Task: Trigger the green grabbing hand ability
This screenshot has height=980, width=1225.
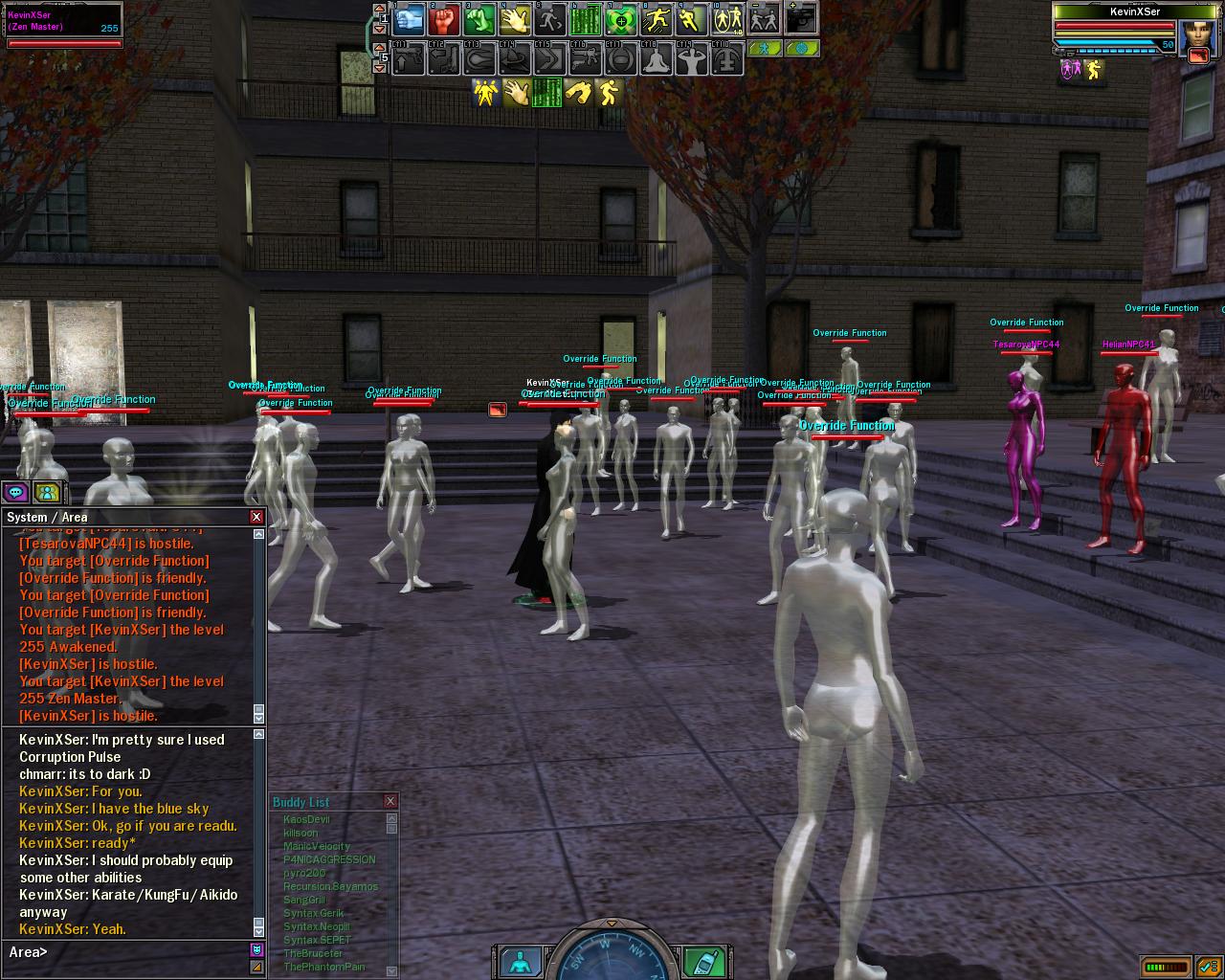Action: point(479,19)
